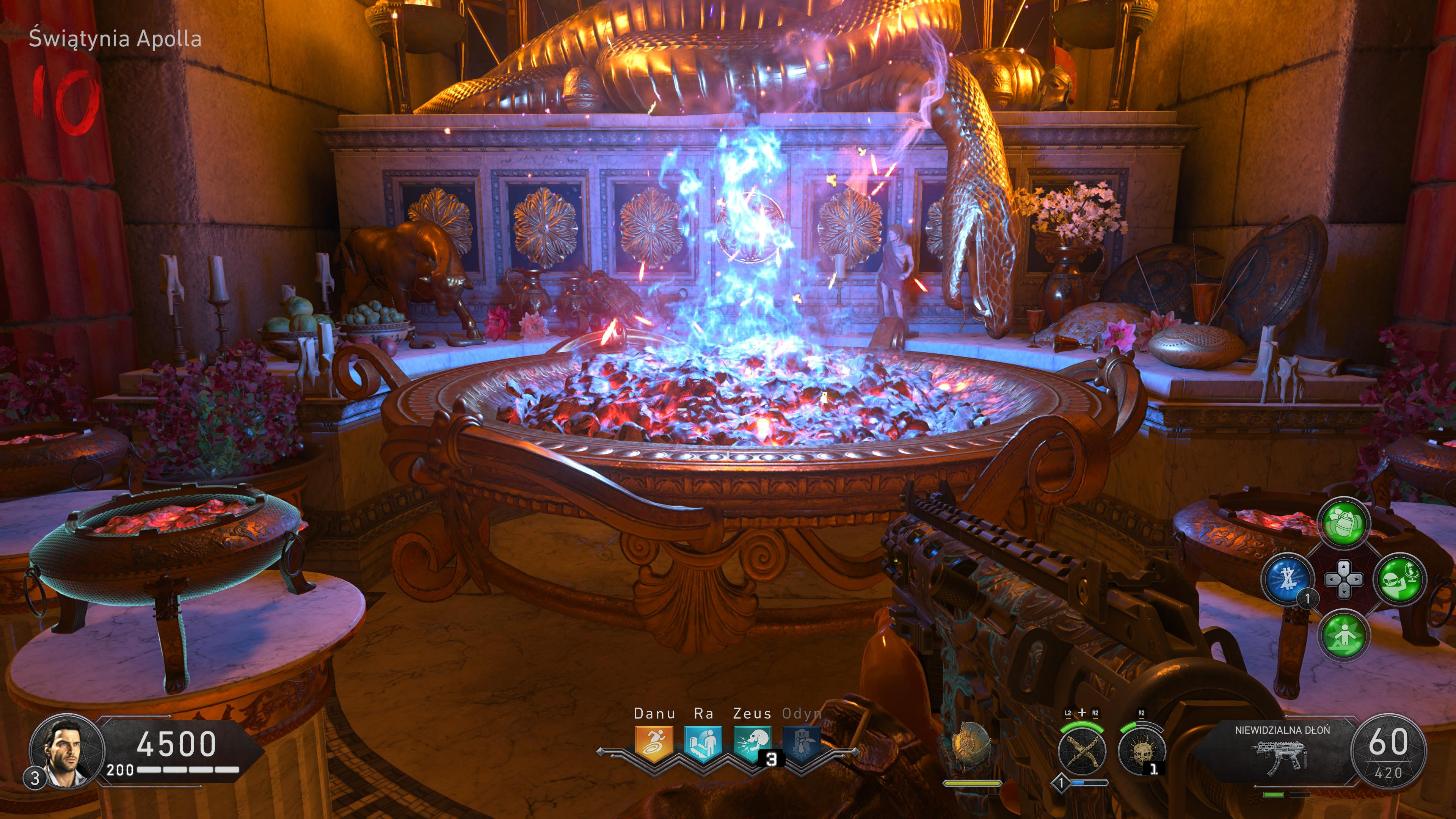The height and width of the screenshot is (819, 1456).
Task: Click the Niewidzialna Dłoń weapon panel
Action: (1282, 752)
